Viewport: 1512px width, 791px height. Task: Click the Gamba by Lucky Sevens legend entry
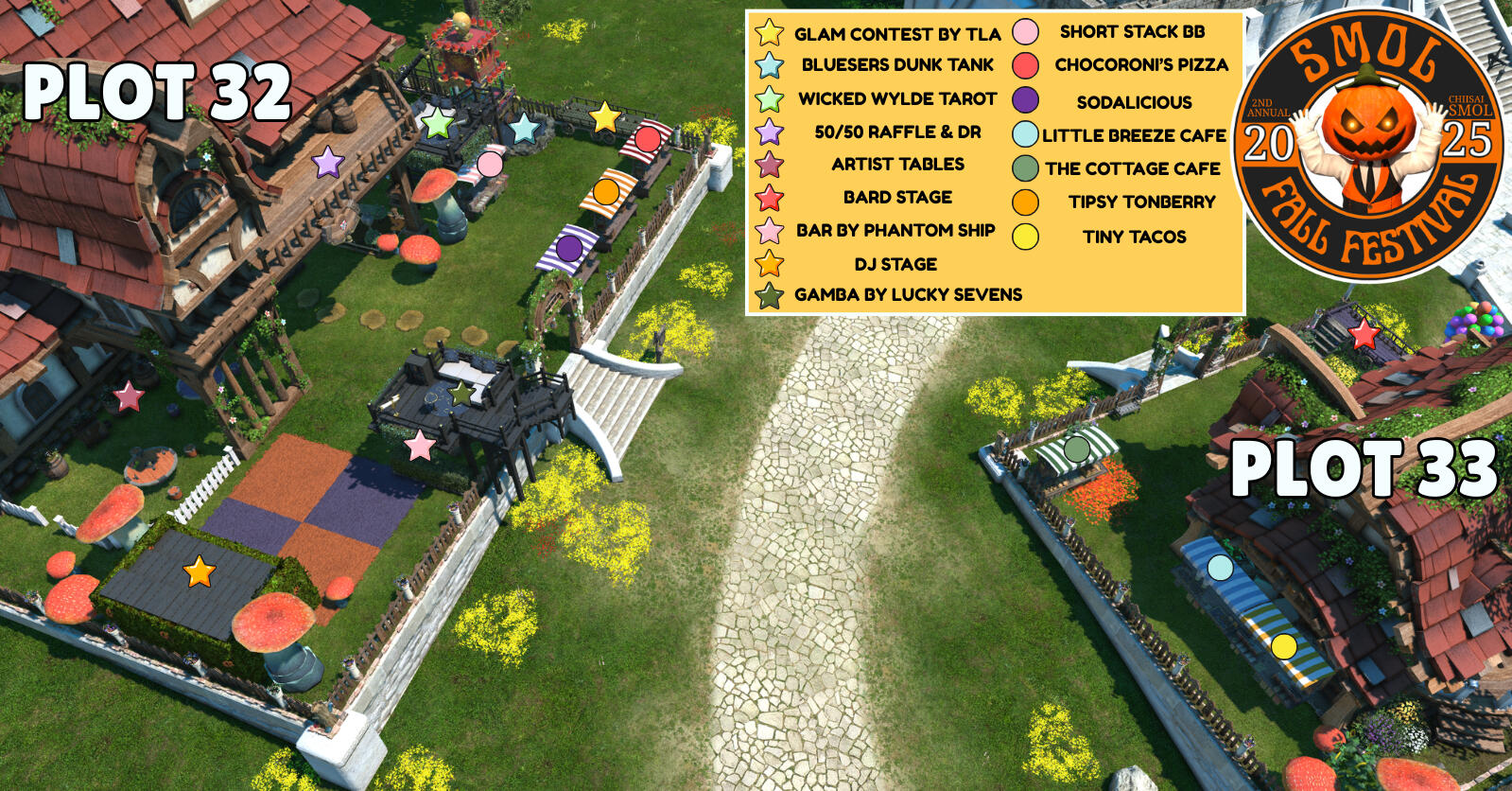point(908,294)
